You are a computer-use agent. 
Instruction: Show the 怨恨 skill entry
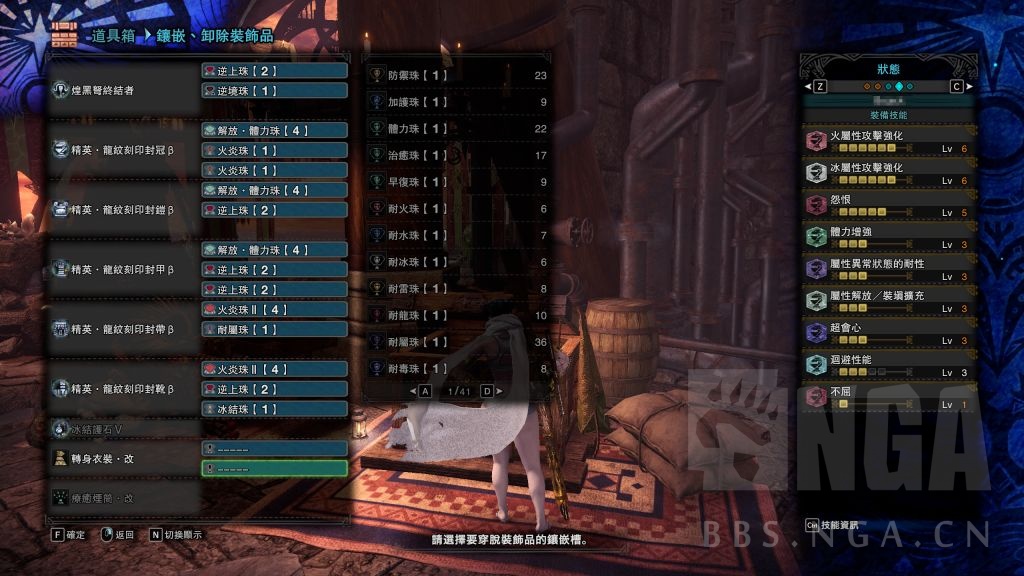tap(888, 205)
